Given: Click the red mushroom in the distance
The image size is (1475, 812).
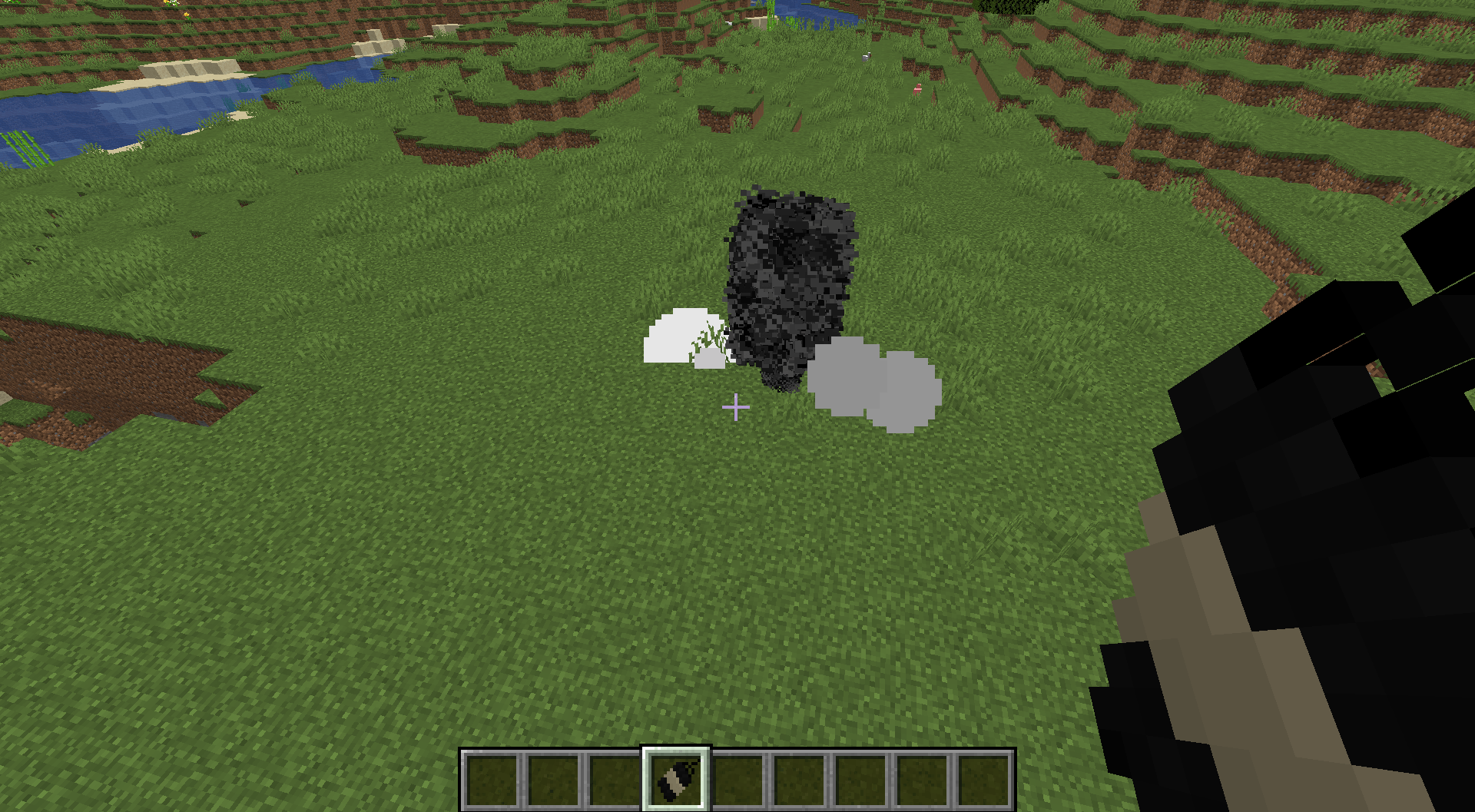Looking at the screenshot, I should 919,87.
